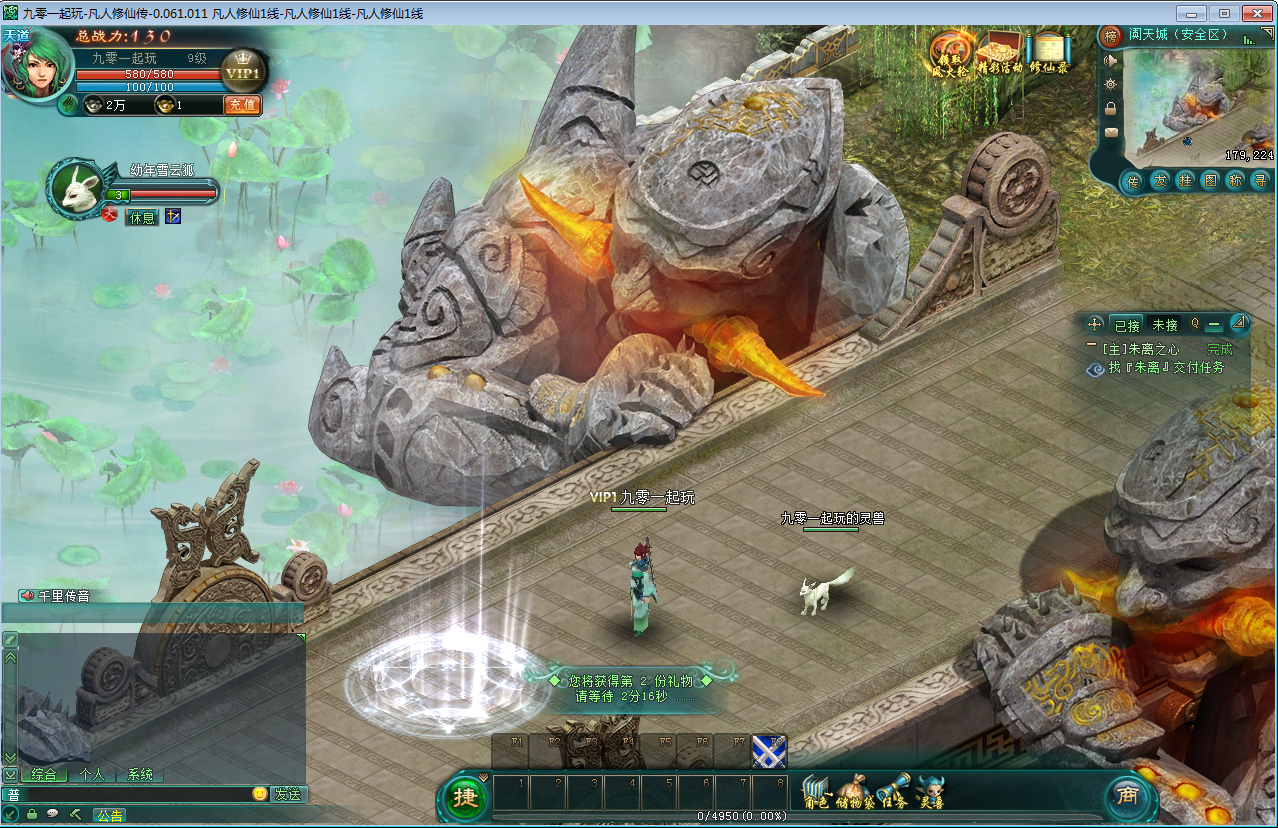Click the pet 休息 rest button
The width and height of the screenshot is (1278, 828).
[x=142, y=217]
